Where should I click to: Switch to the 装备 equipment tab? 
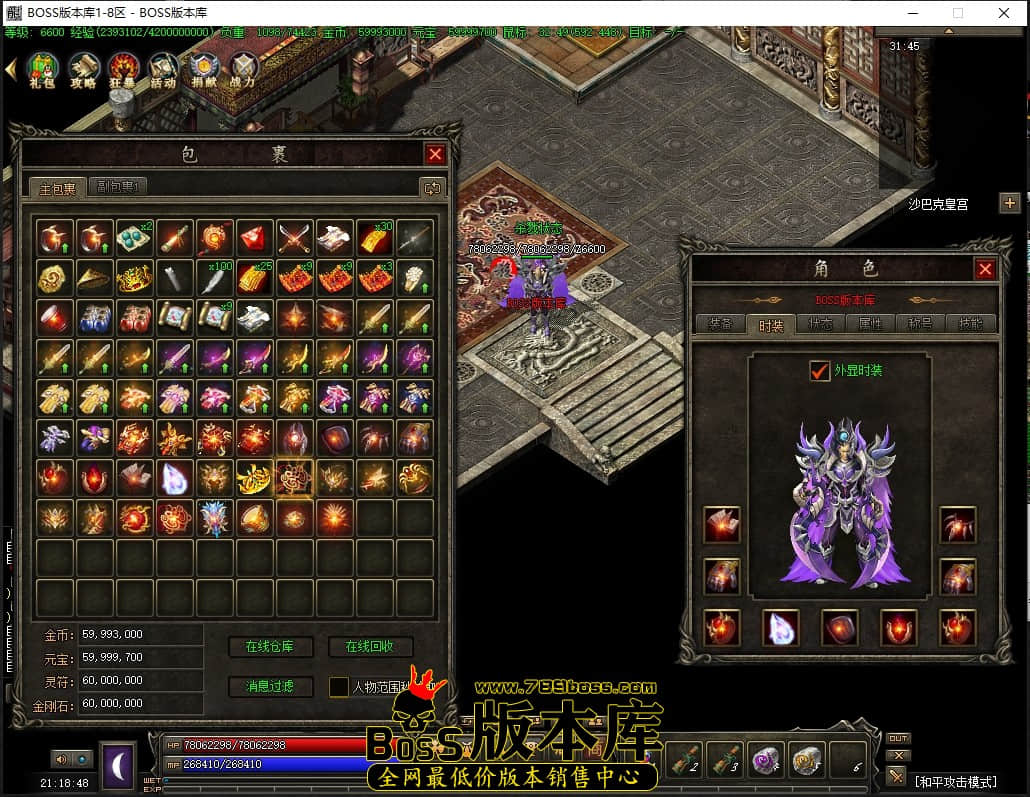(x=719, y=324)
